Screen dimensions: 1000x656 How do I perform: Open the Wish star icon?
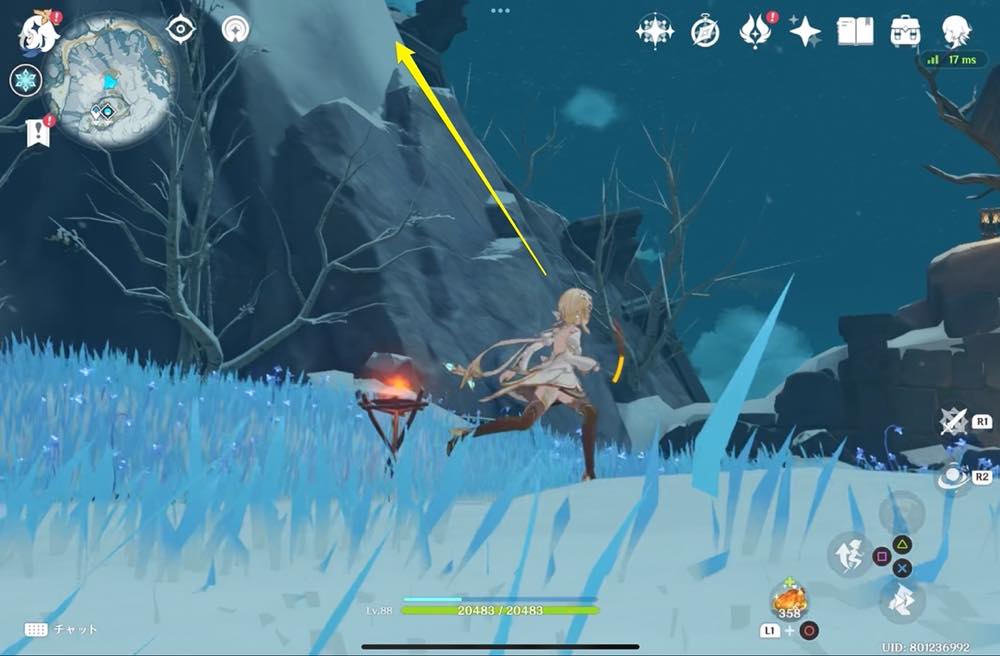click(805, 32)
